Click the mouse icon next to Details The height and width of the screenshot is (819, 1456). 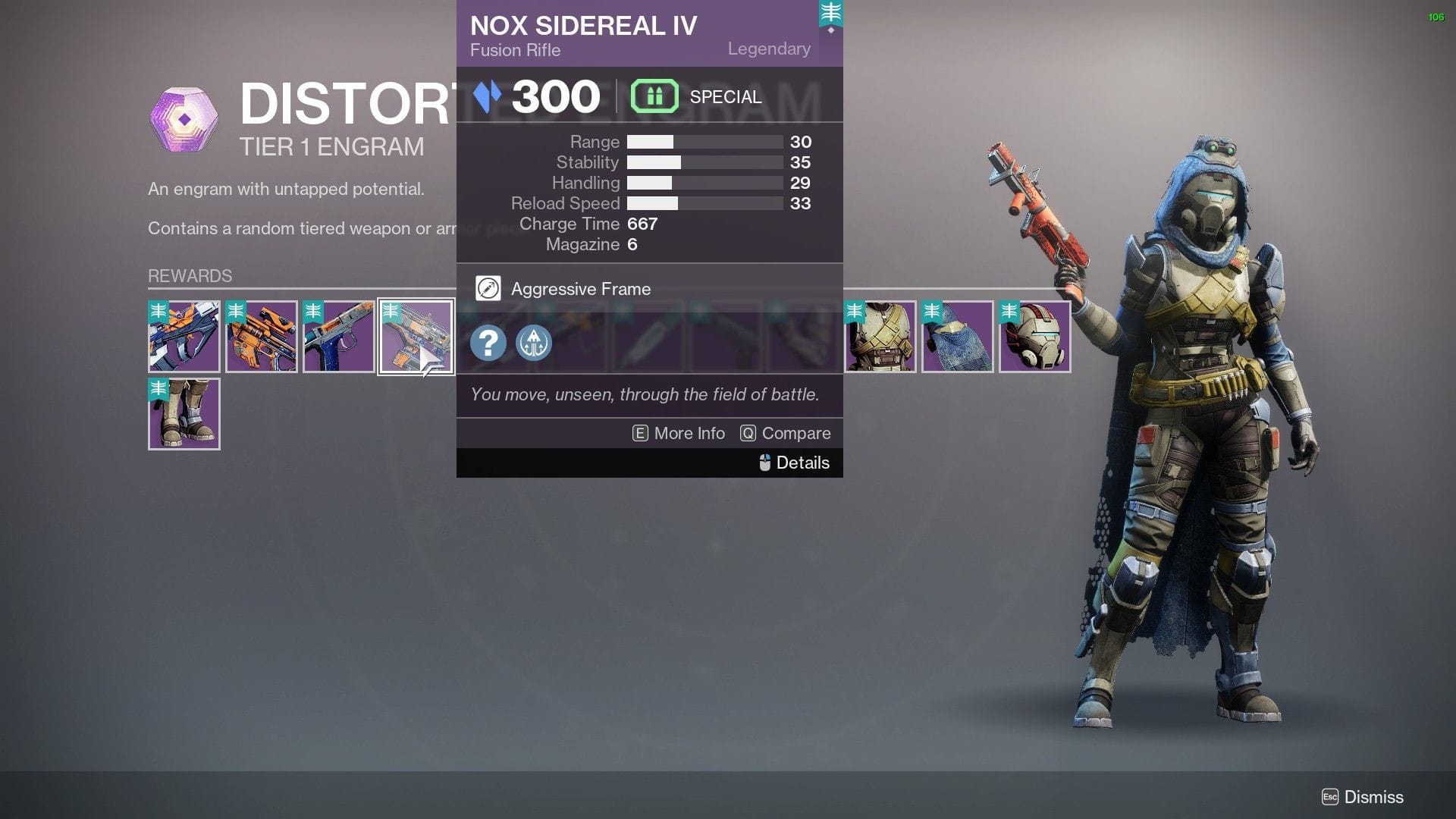tap(764, 463)
